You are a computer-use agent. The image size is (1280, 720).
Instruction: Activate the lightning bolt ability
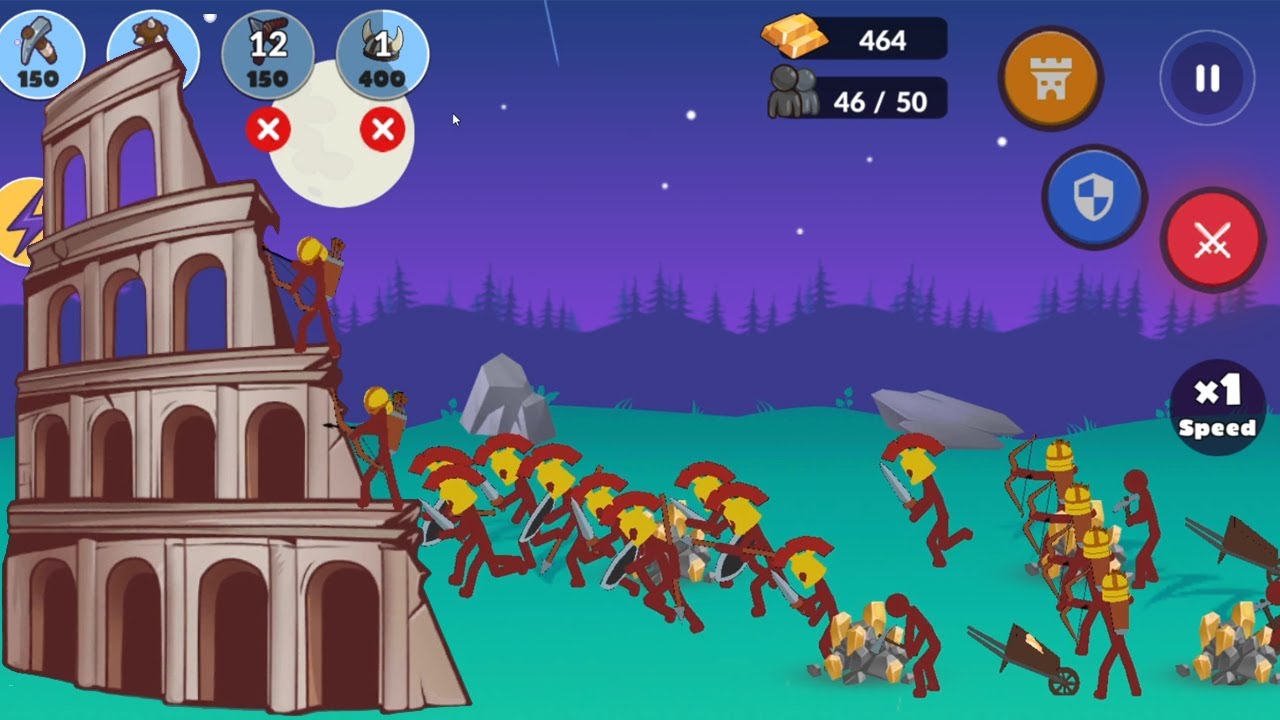(x=22, y=222)
